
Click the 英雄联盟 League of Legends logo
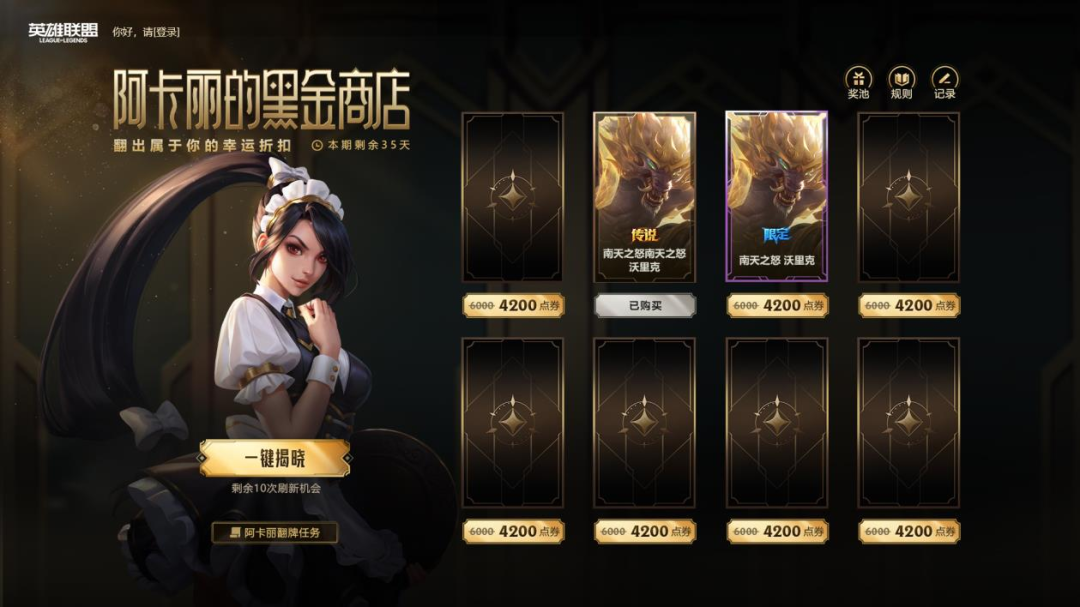(x=63, y=33)
